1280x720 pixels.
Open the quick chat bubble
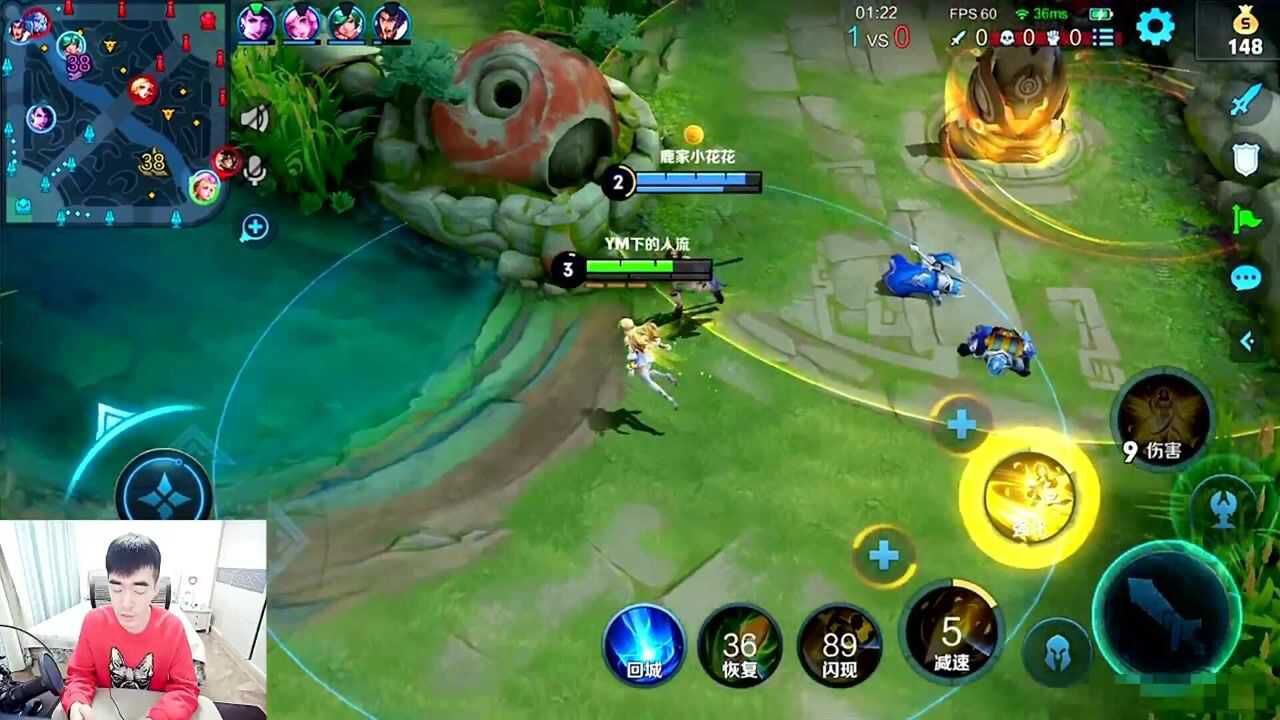click(x=1246, y=278)
